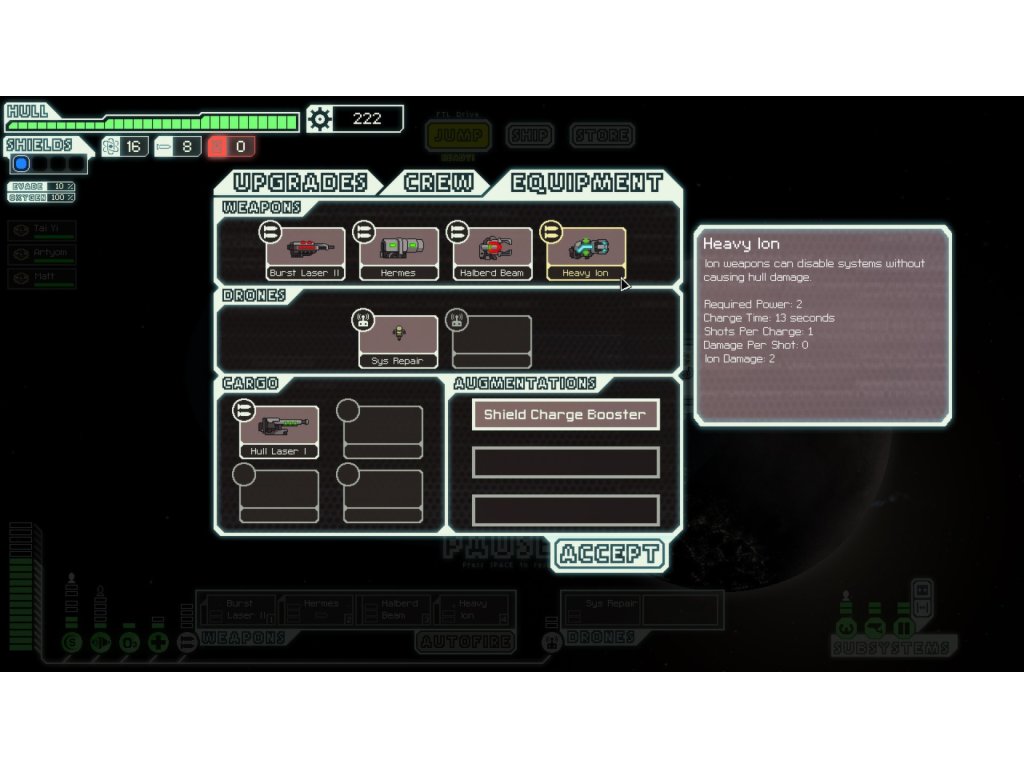This screenshot has height=768, width=1024.
Task: Activate the FTL Jump button
Action: (459, 136)
